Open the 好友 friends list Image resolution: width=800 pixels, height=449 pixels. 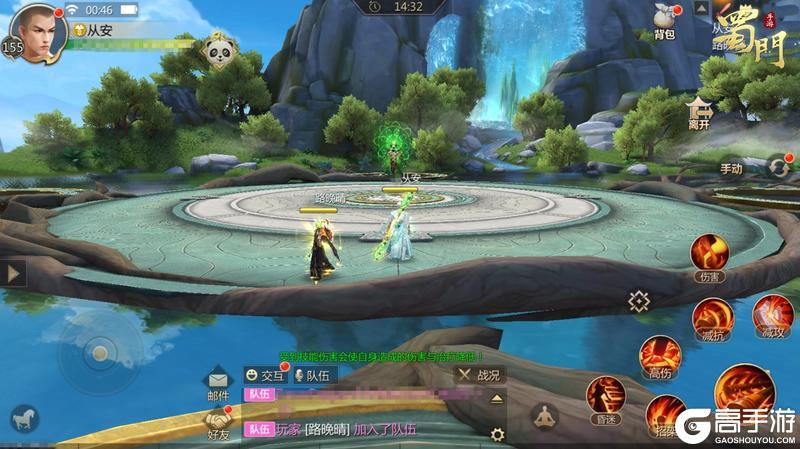[x=218, y=423]
